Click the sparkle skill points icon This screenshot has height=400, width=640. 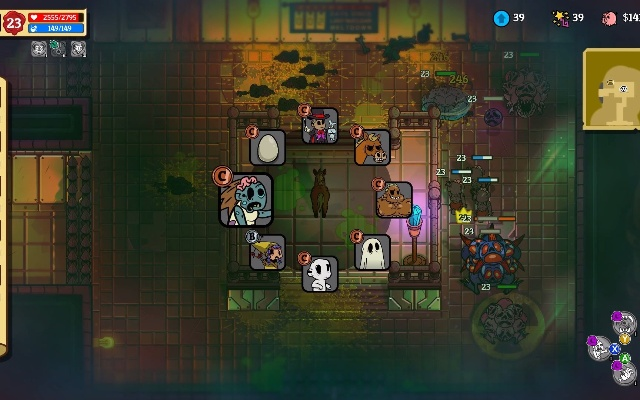point(560,18)
